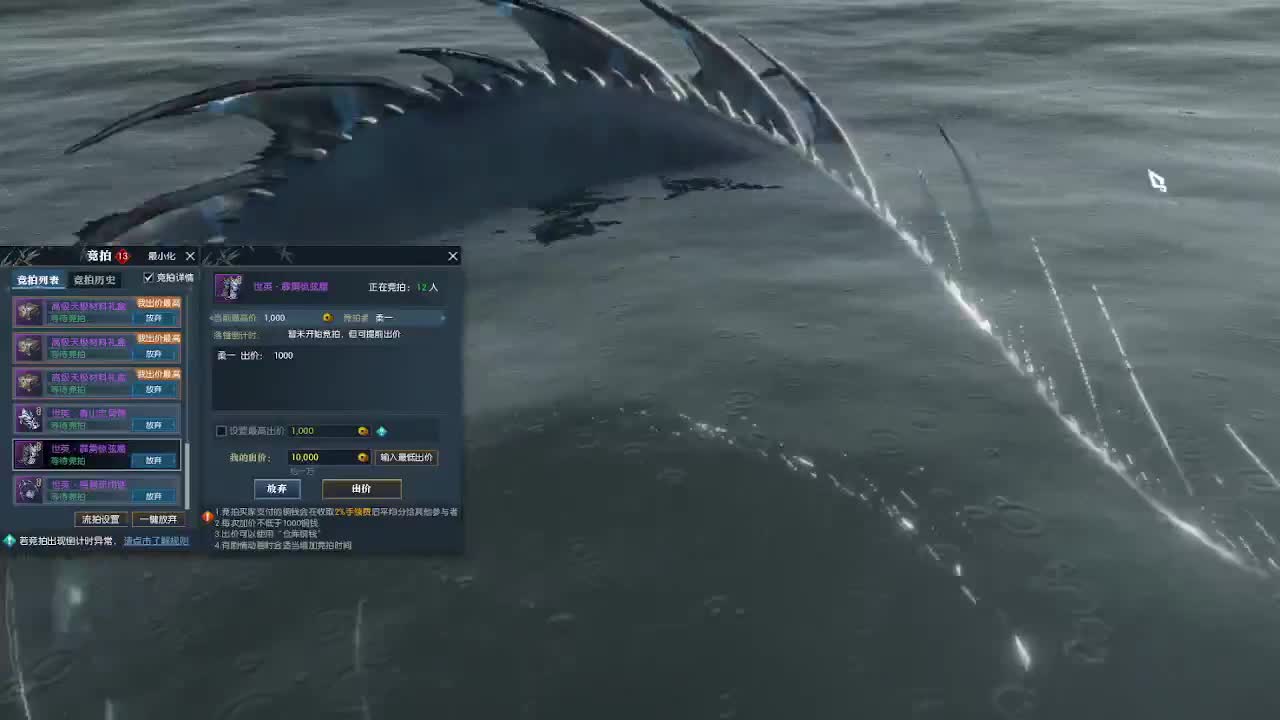The width and height of the screenshot is (1280, 720).
Task: Click the coin icon inside the 我的出价 bid field
Action: pyautogui.click(x=360, y=457)
